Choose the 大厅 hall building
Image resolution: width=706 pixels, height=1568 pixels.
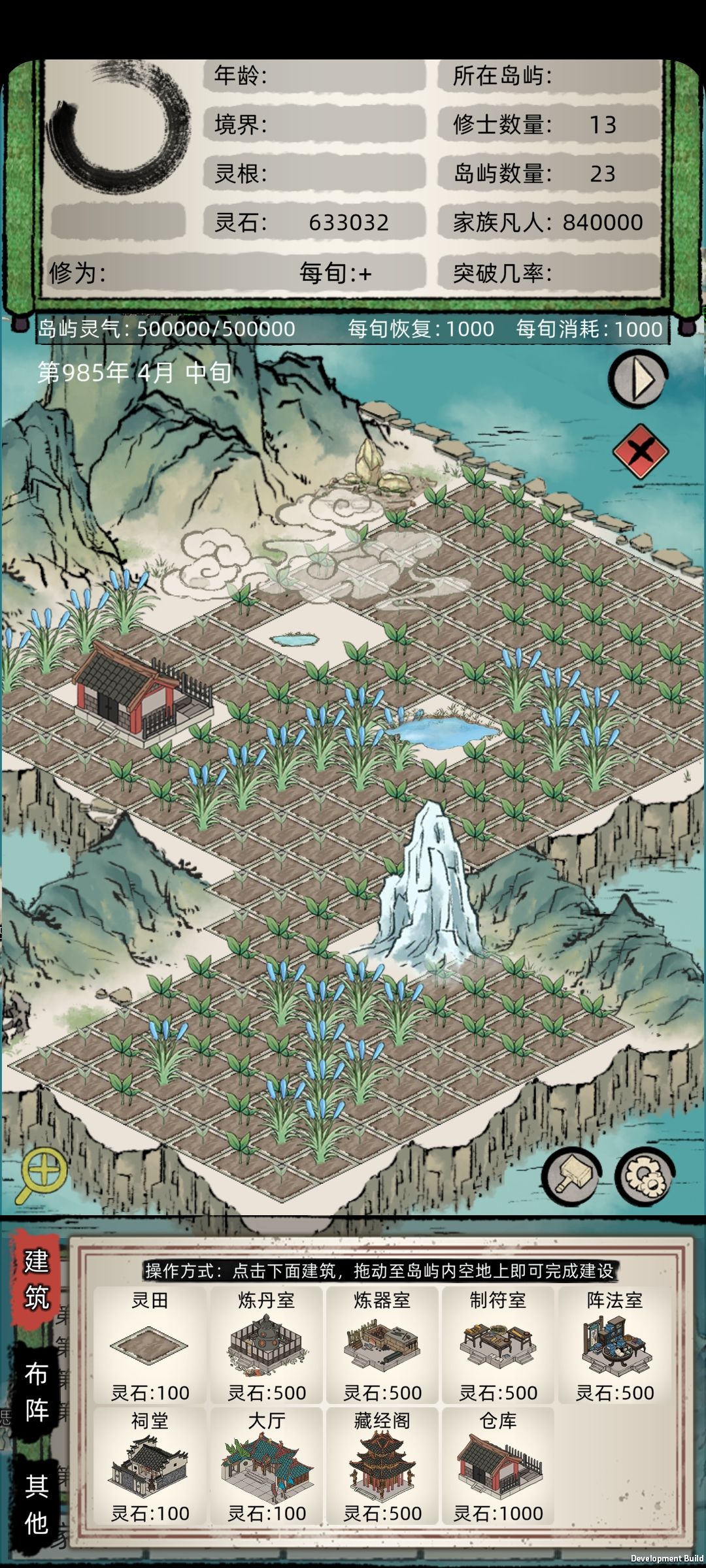[266, 1465]
